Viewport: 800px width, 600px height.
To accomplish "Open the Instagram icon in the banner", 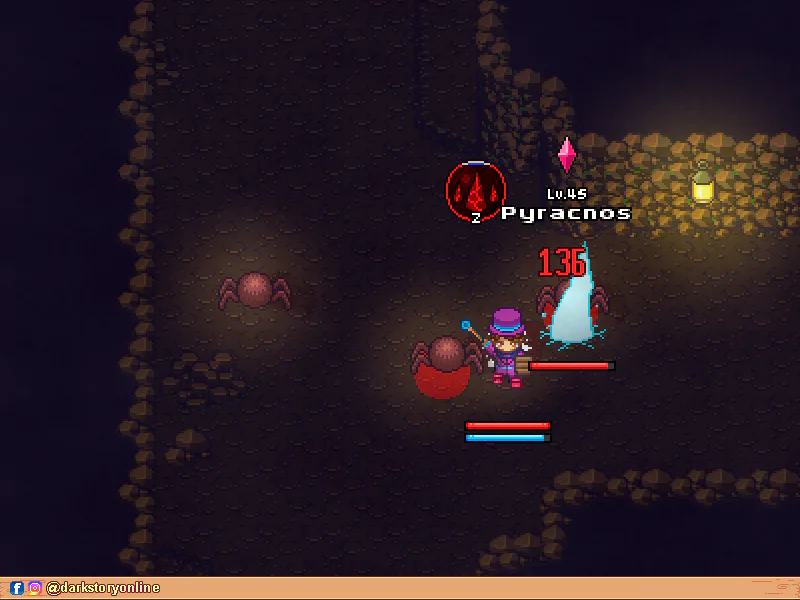I will [34, 589].
